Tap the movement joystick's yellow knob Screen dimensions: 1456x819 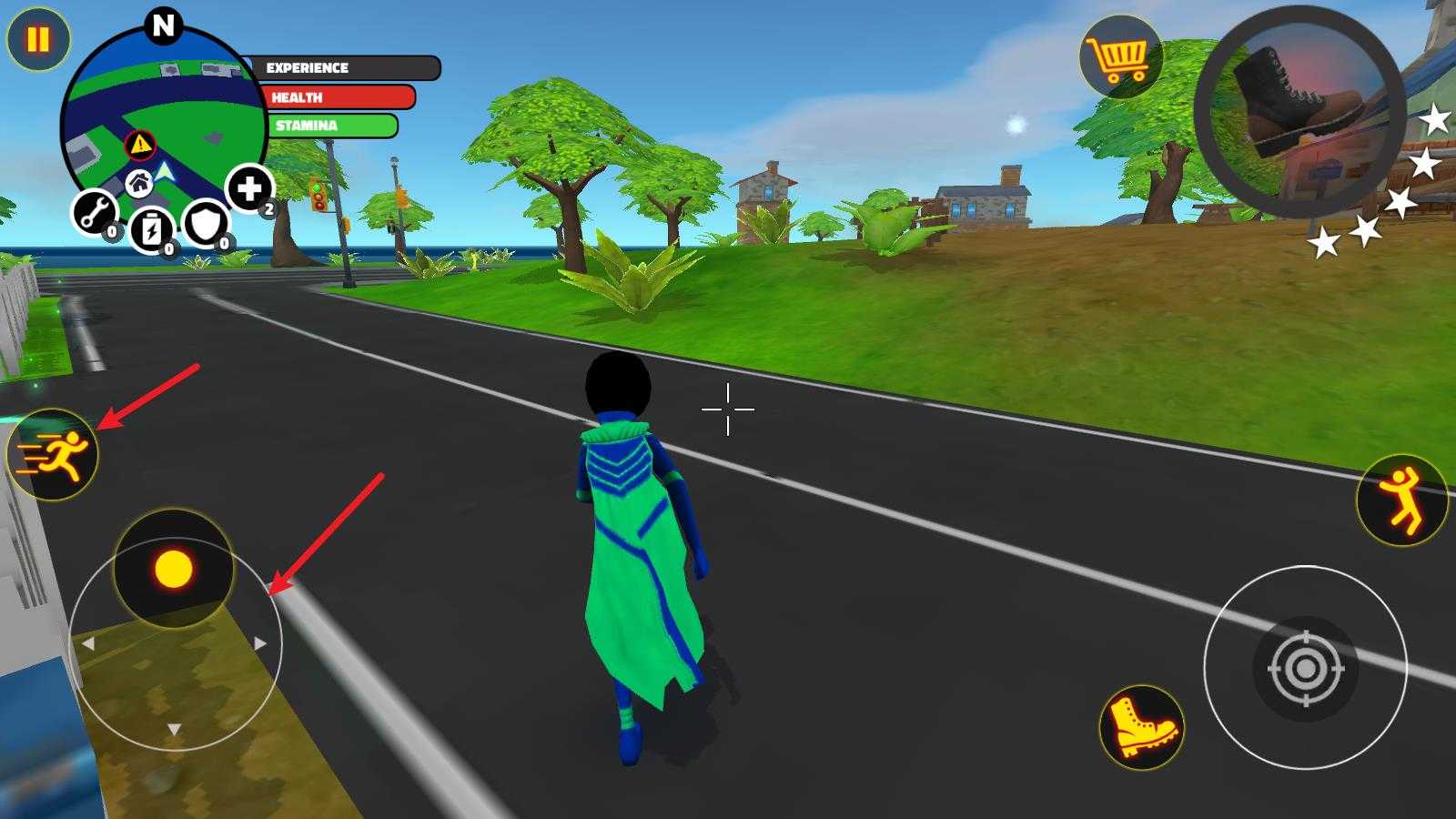coord(173,570)
